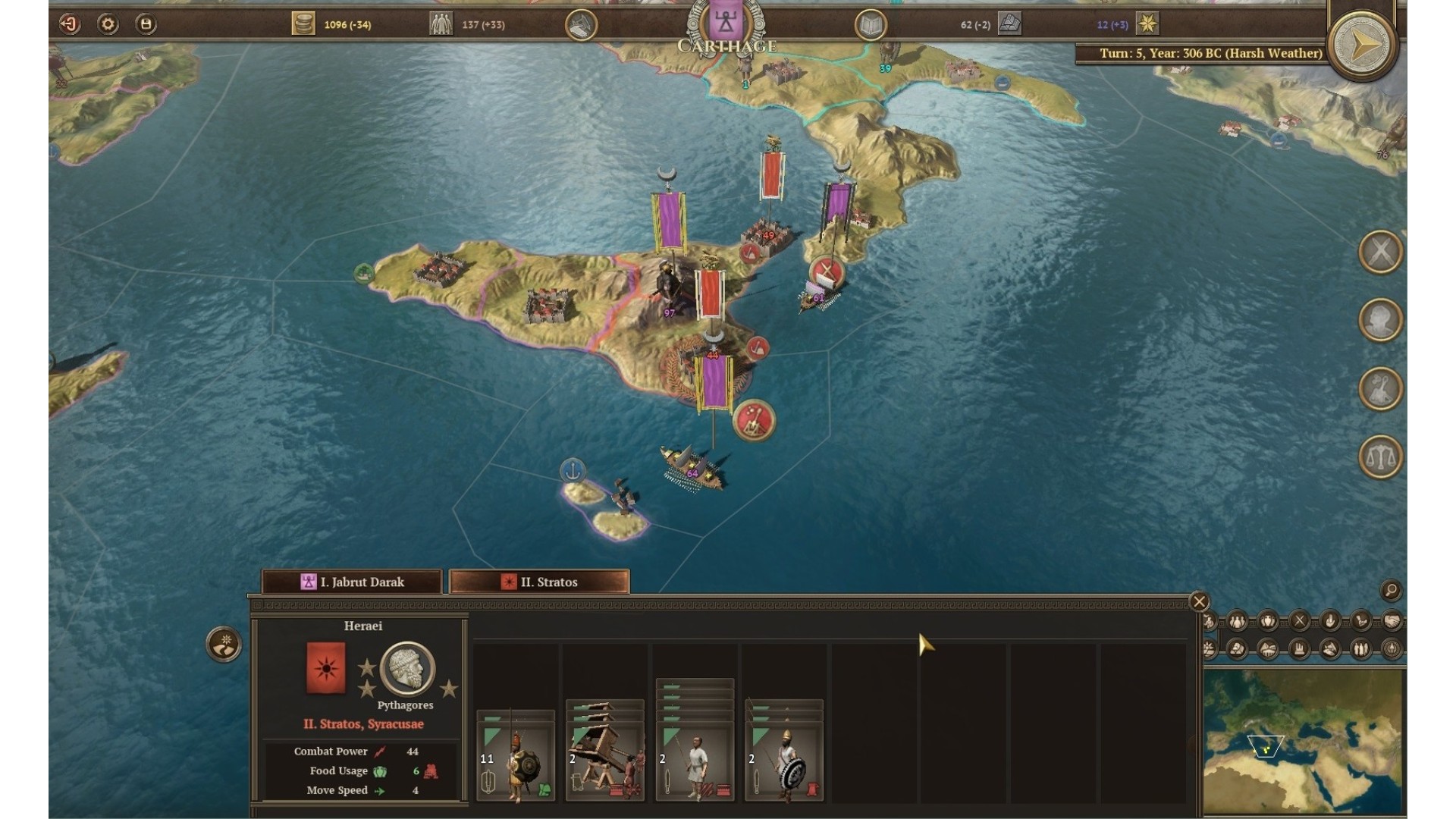Choose the siege tower unit card
Viewport: 1456px width, 819px height.
(605, 751)
